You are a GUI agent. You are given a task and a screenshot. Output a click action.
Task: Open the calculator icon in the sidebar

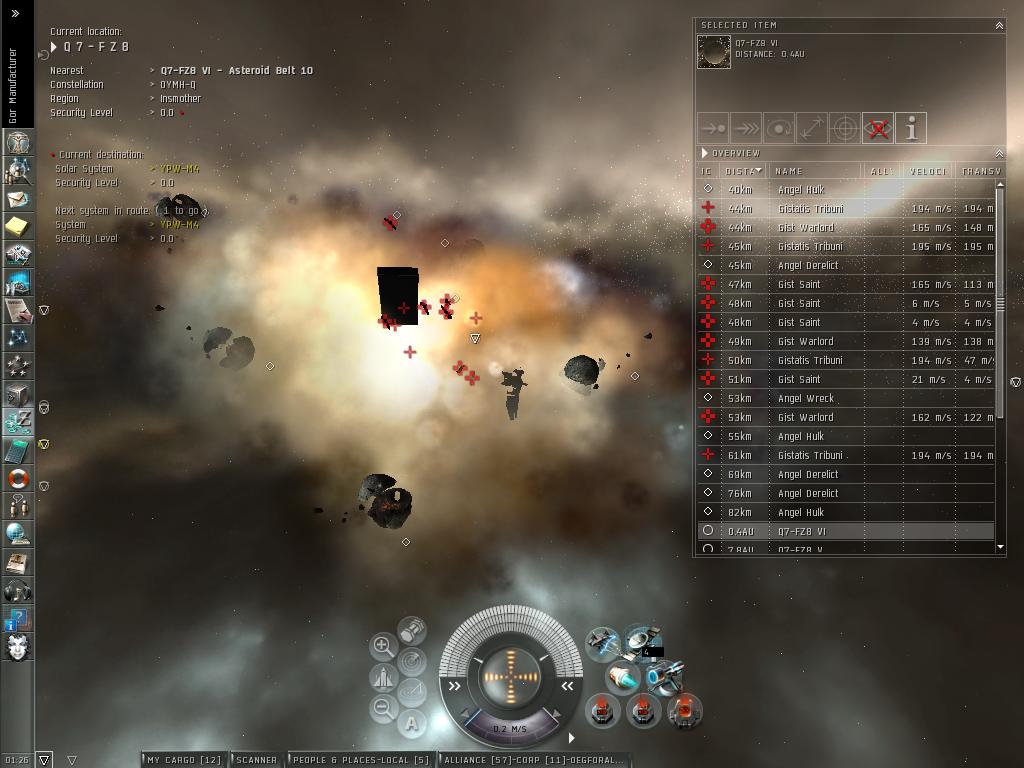pos(17,451)
